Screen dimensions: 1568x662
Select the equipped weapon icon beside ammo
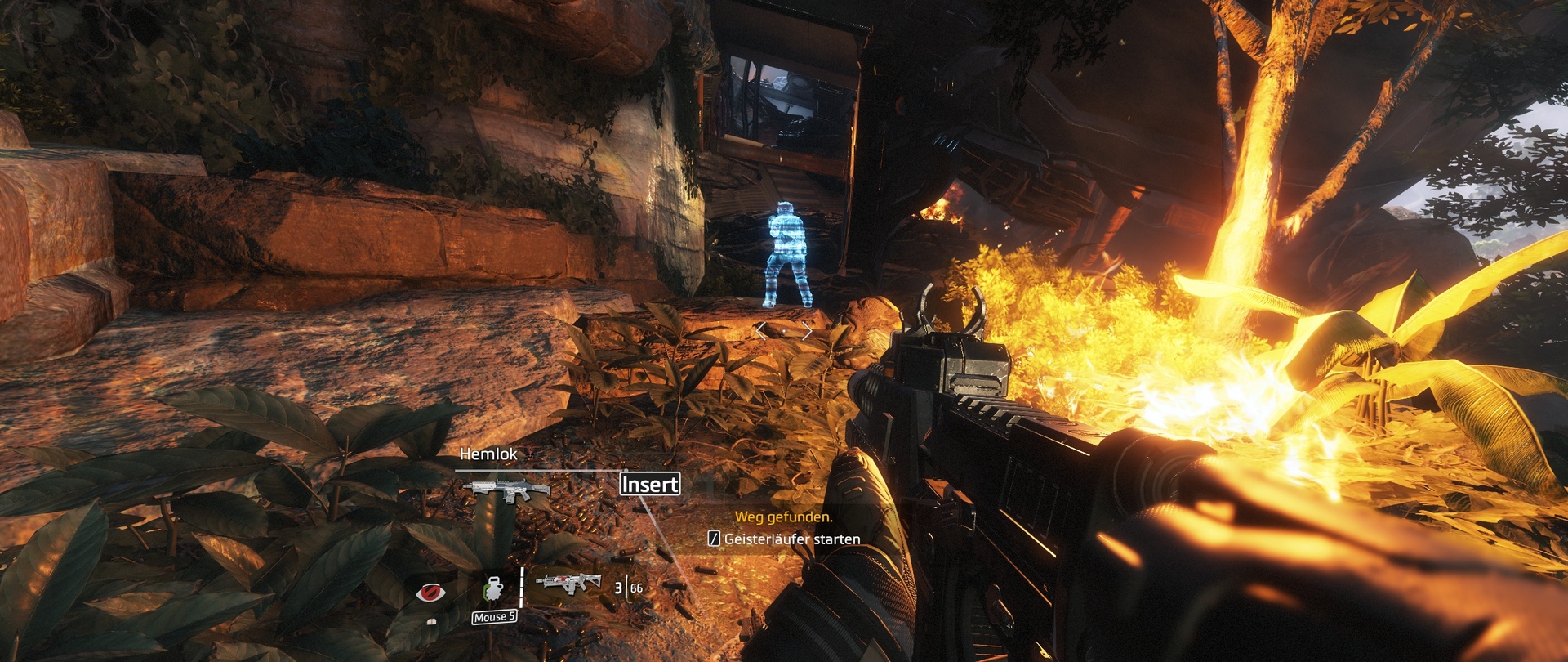pyautogui.click(x=568, y=583)
